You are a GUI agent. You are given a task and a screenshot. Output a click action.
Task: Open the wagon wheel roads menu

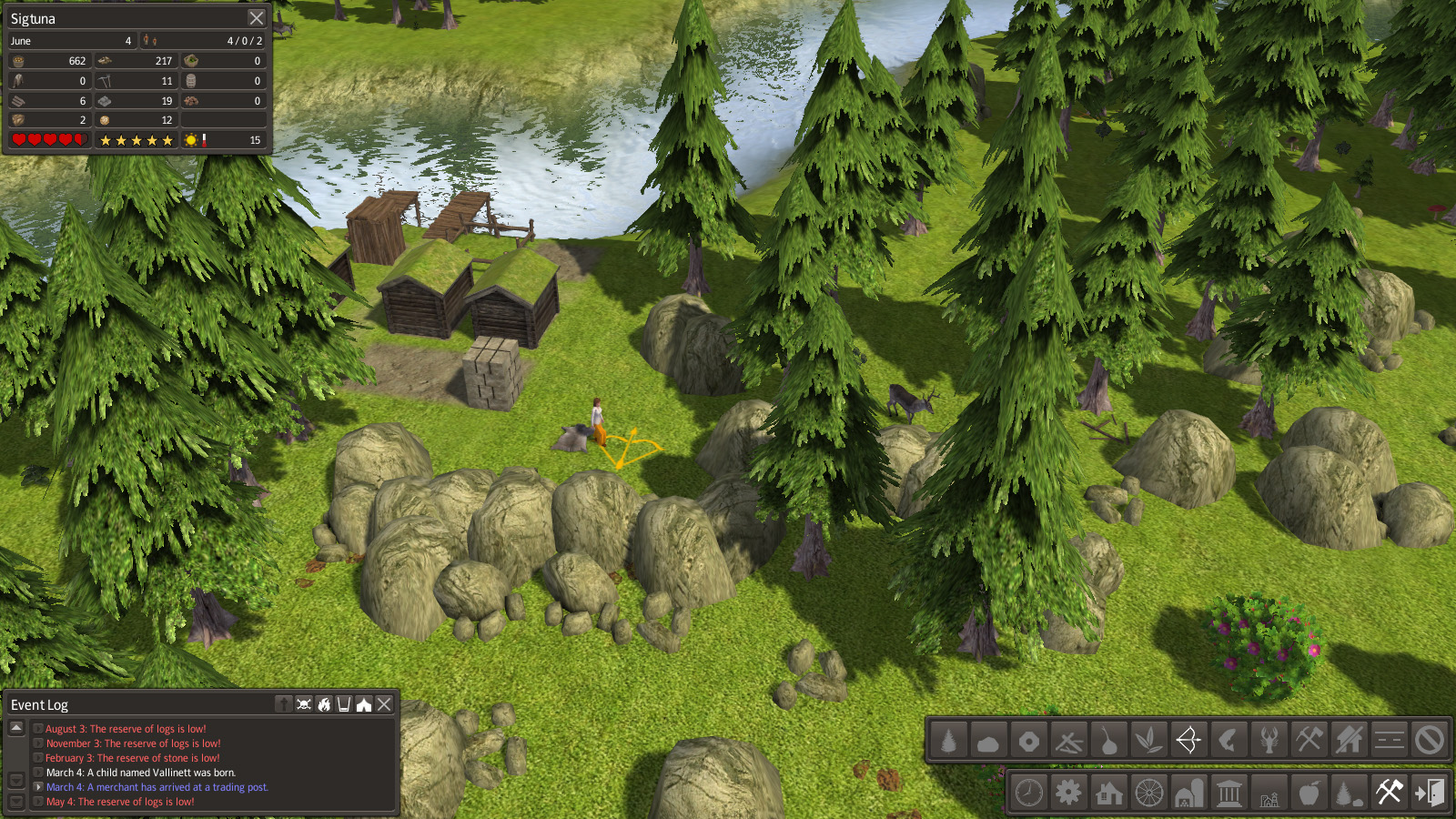coord(1149,793)
